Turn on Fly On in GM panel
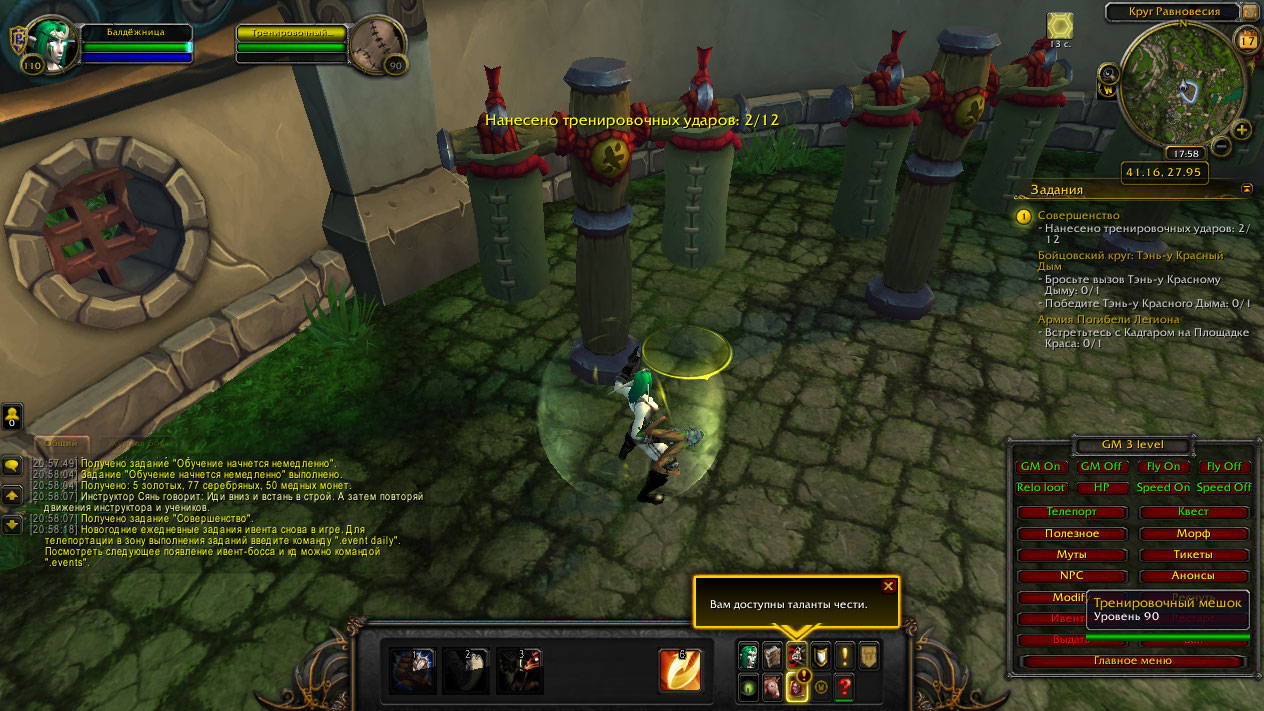1264x711 pixels. point(1162,466)
